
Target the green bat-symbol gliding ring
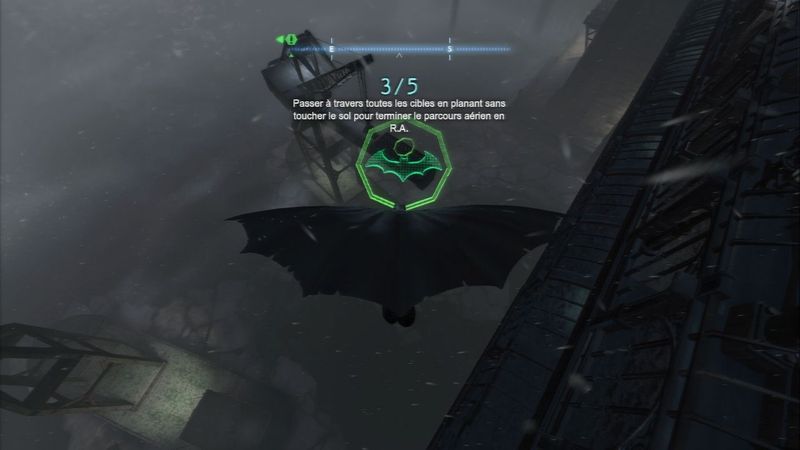click(x=400, y=169)
